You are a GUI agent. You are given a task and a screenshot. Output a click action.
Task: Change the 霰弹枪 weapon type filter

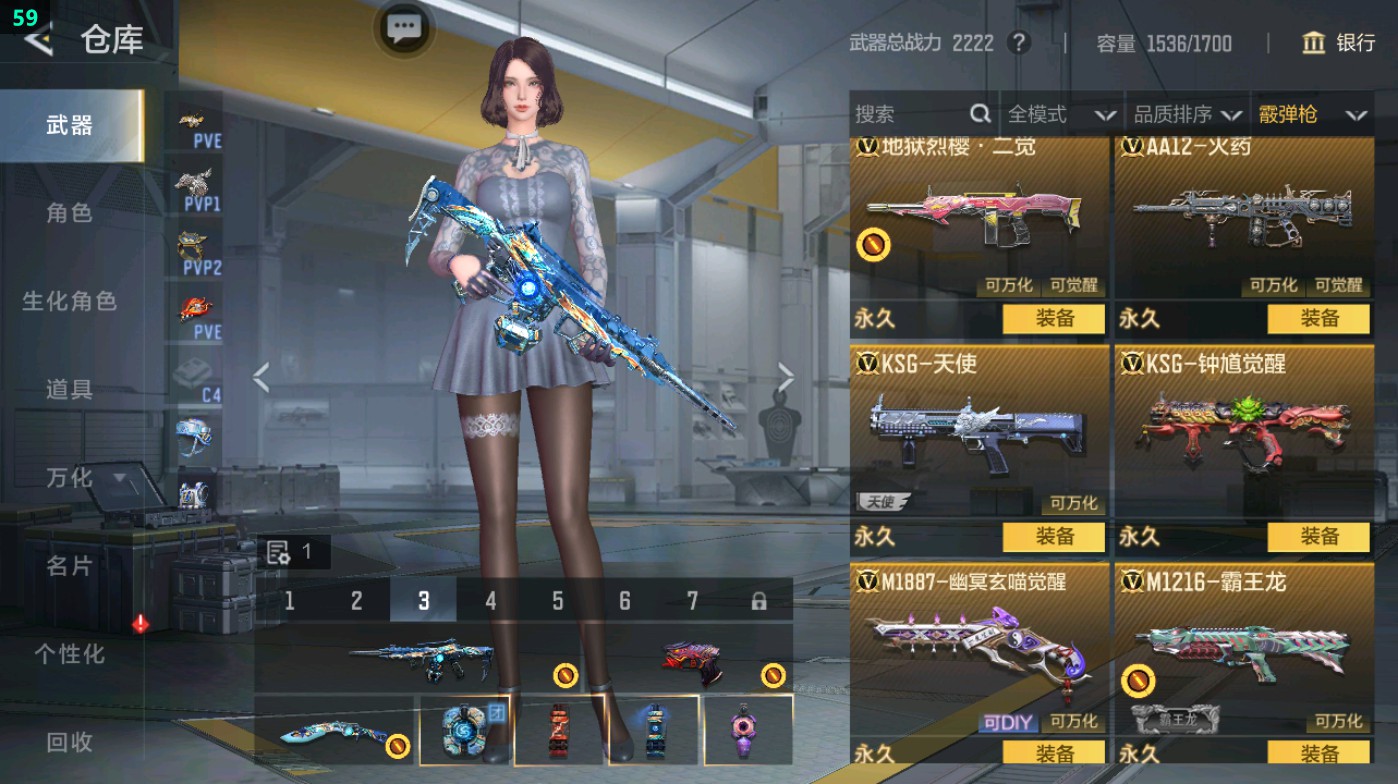pyautogui.click(x=1312, y=115)
